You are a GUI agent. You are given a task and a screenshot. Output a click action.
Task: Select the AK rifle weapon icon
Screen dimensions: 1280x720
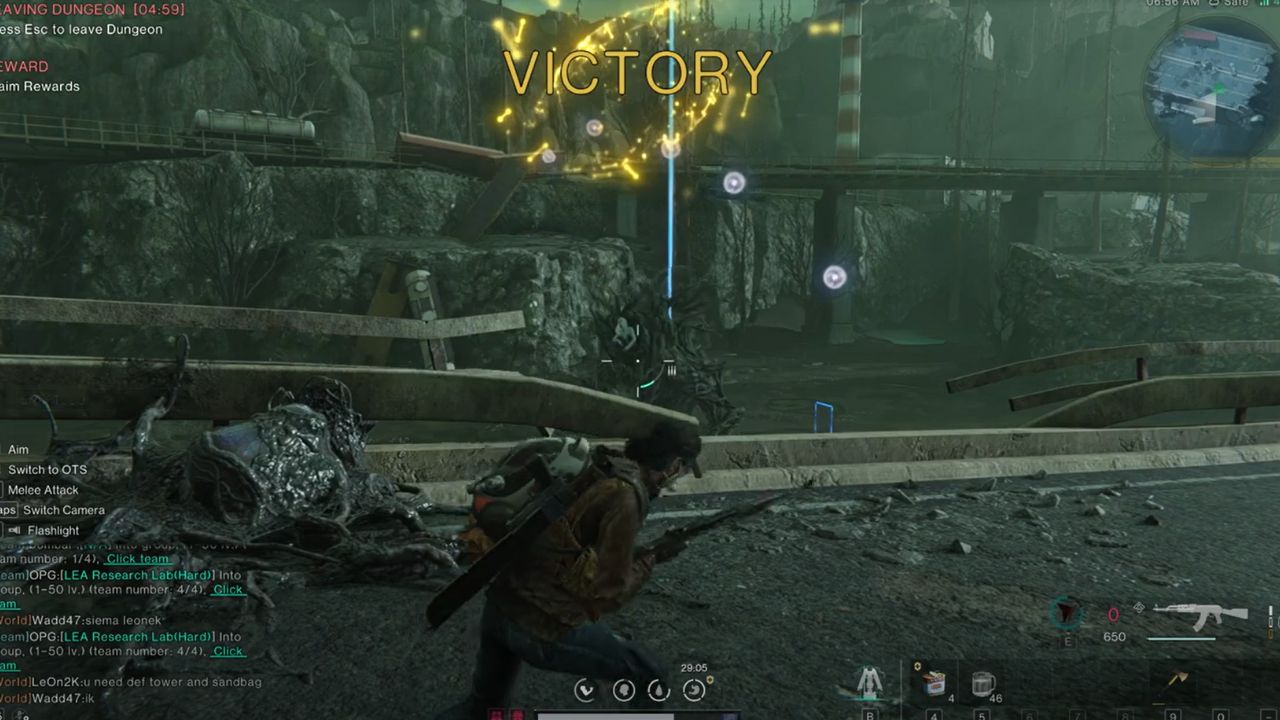click(x=1200, y=615)
